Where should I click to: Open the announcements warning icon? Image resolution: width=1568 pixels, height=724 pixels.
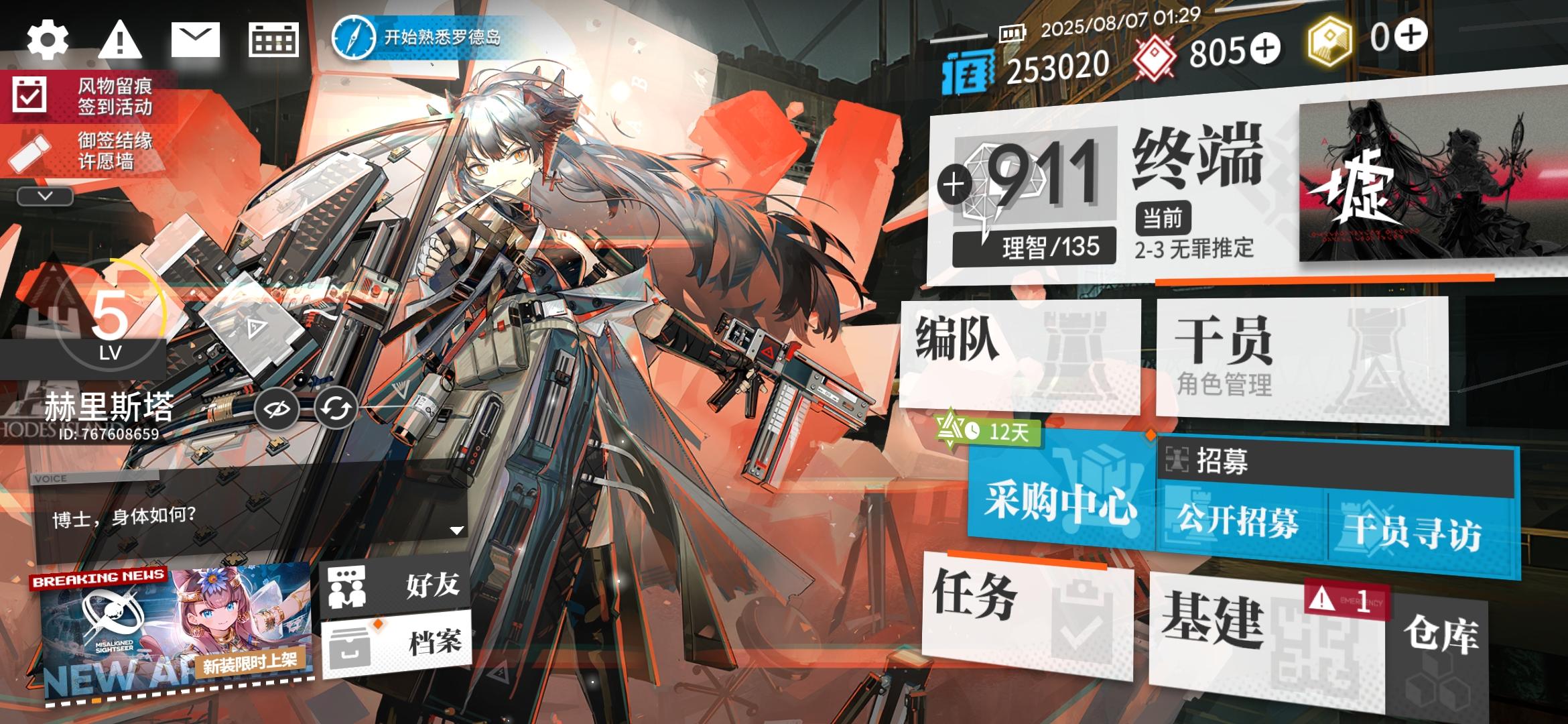pyautogui.click(x=119, y=38)
